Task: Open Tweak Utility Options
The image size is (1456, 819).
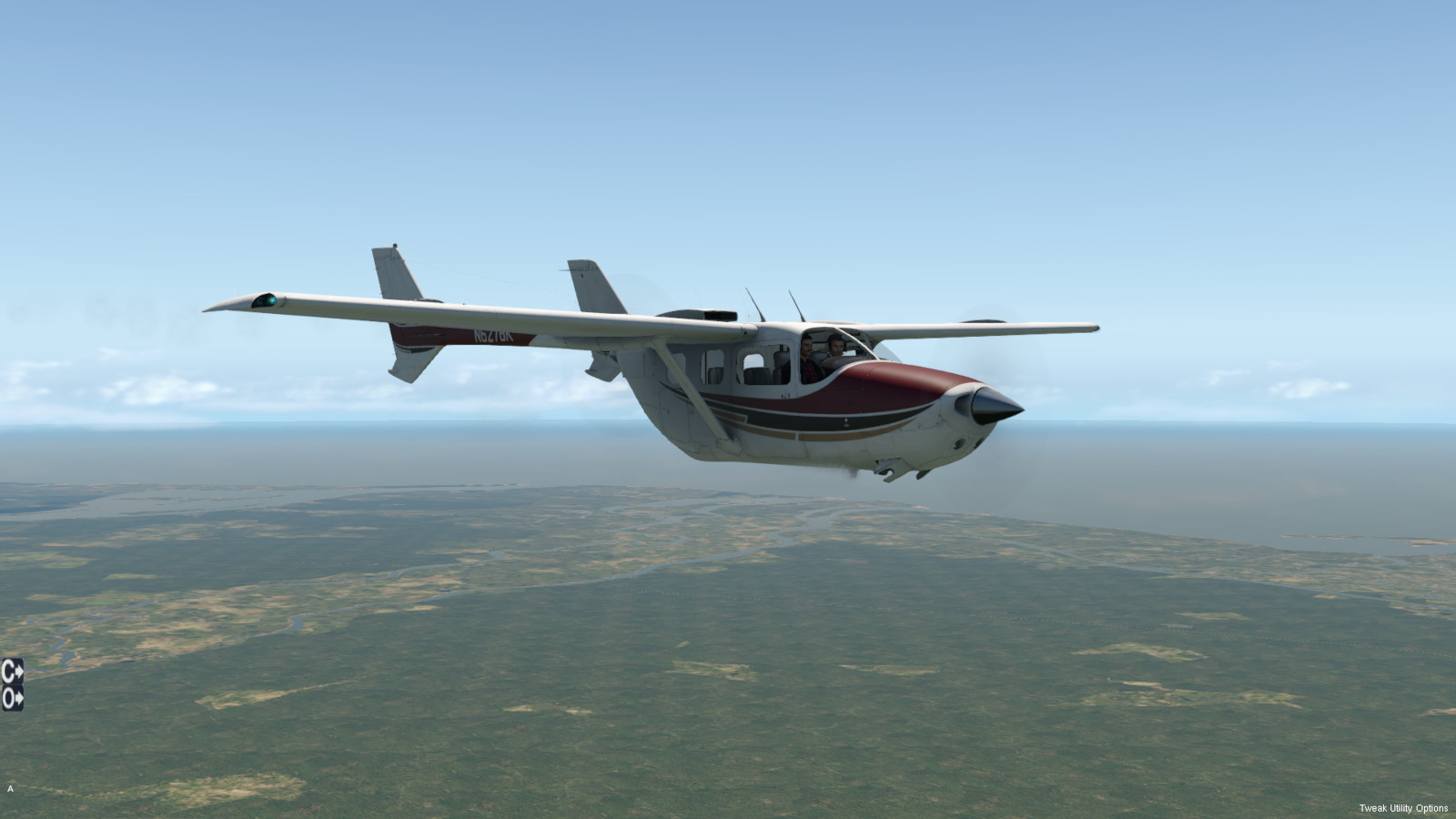Action: click(1403, 808)
